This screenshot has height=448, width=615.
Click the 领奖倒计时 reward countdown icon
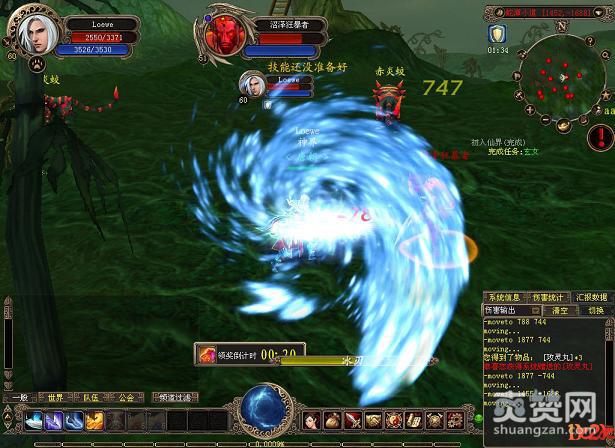[207, 353]
